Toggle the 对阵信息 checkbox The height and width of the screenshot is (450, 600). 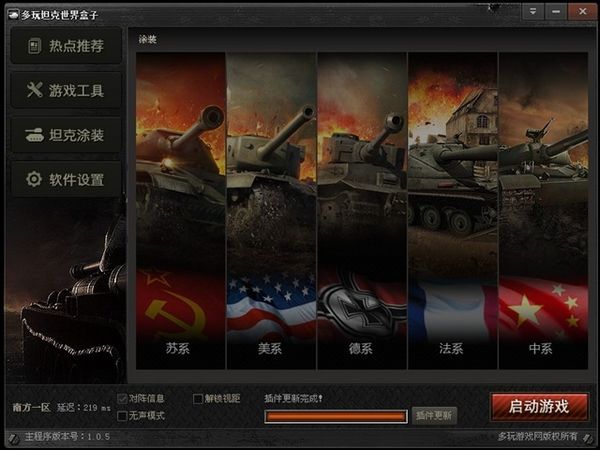tap(122, 398)
